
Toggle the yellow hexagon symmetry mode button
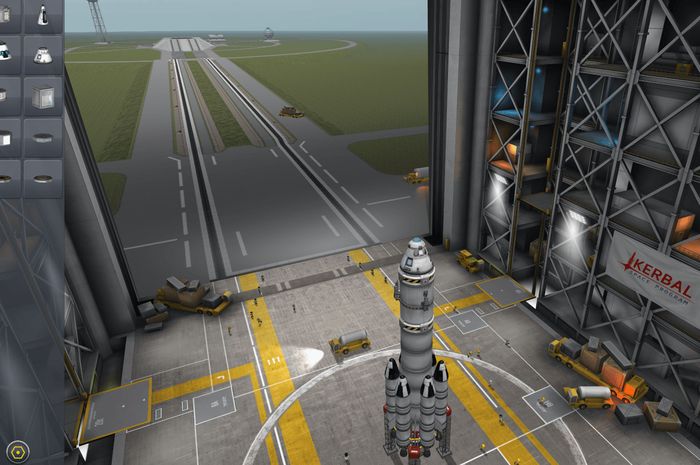coord(15,450)
